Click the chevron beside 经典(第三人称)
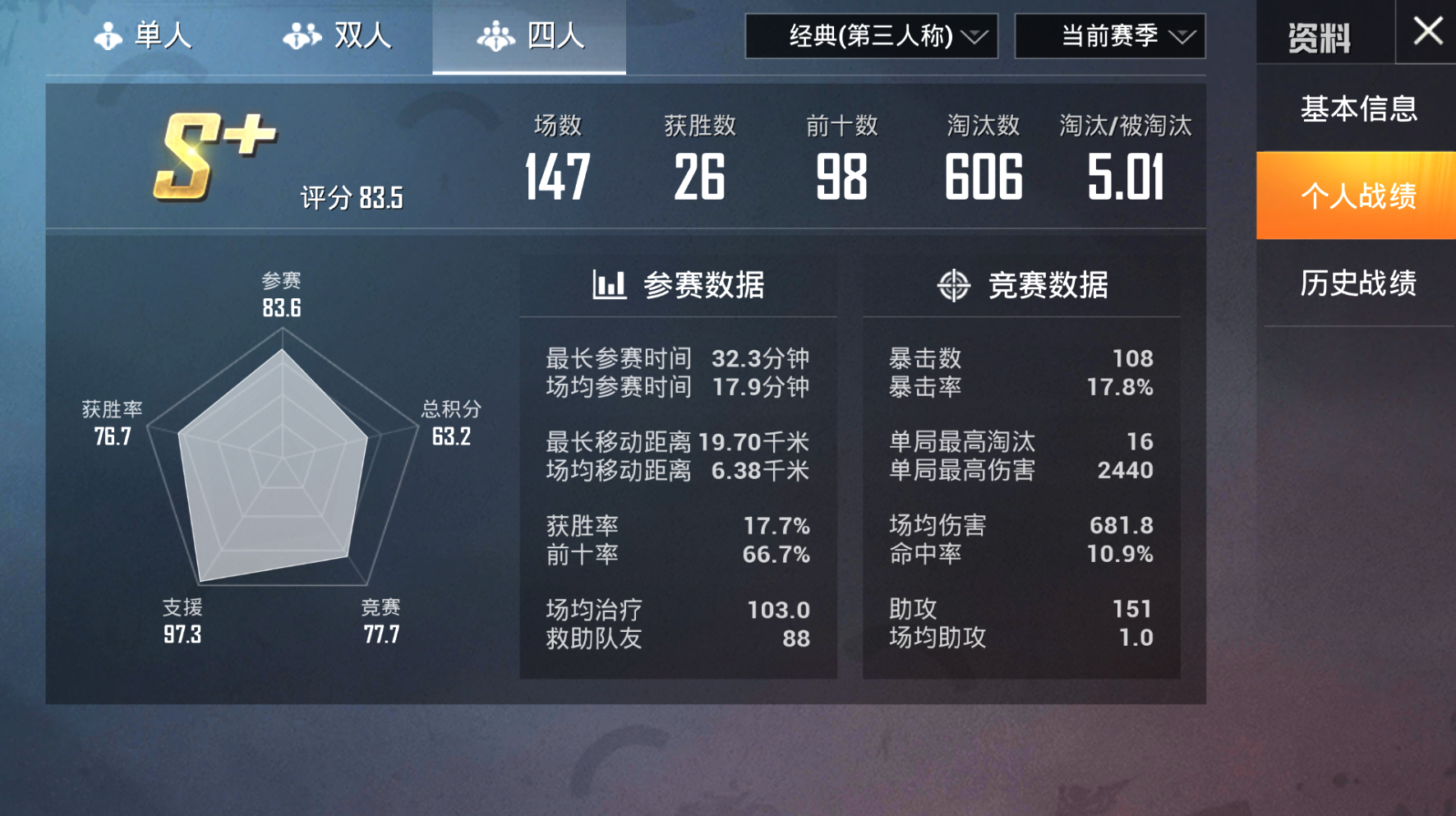This screenshot has width=1456, height=816. pyautogui.click(x=974, y=37)
